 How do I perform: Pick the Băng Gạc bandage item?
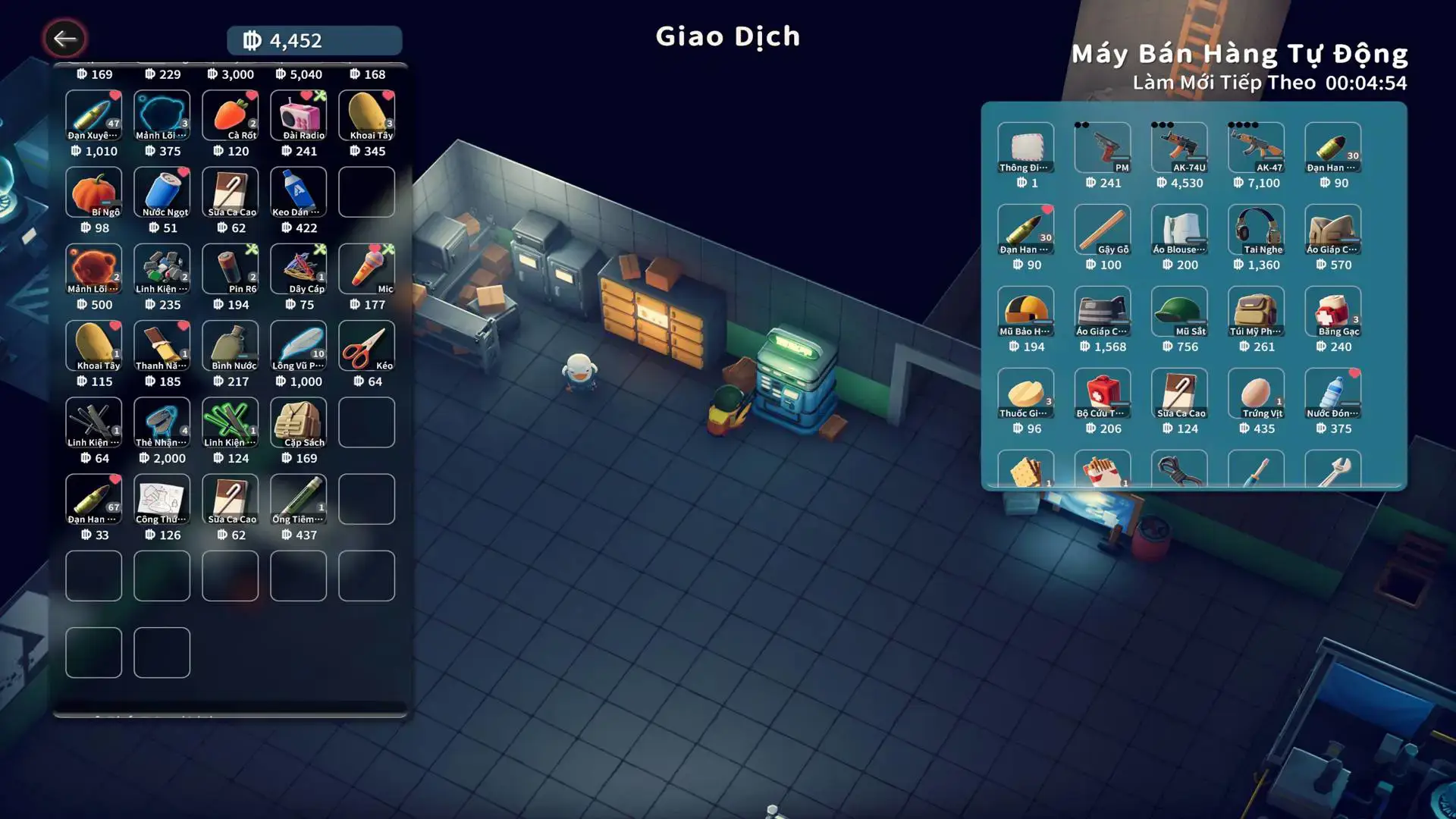tap(1332, 312)
